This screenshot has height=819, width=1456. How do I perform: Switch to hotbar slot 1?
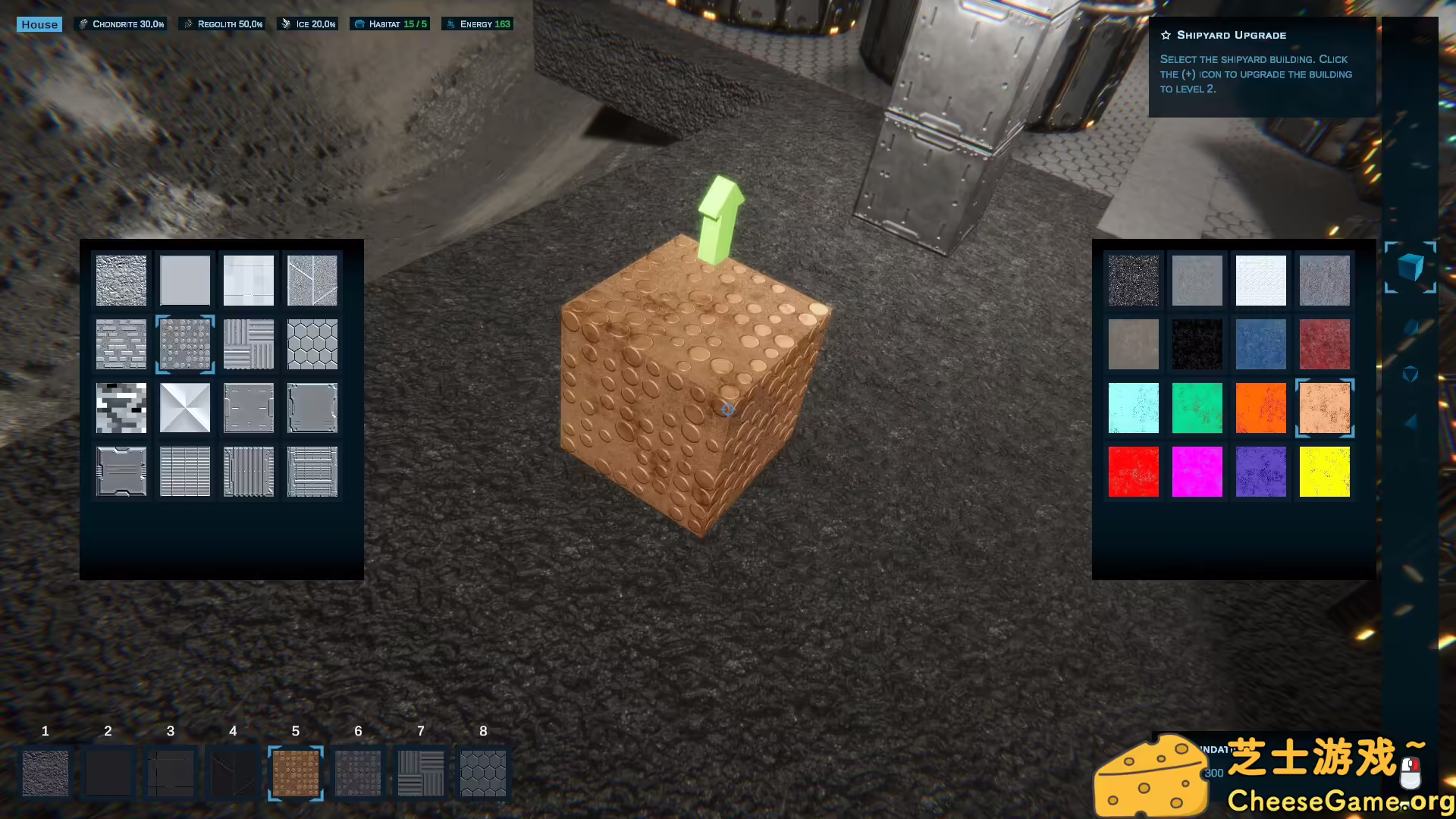point(45,773)
